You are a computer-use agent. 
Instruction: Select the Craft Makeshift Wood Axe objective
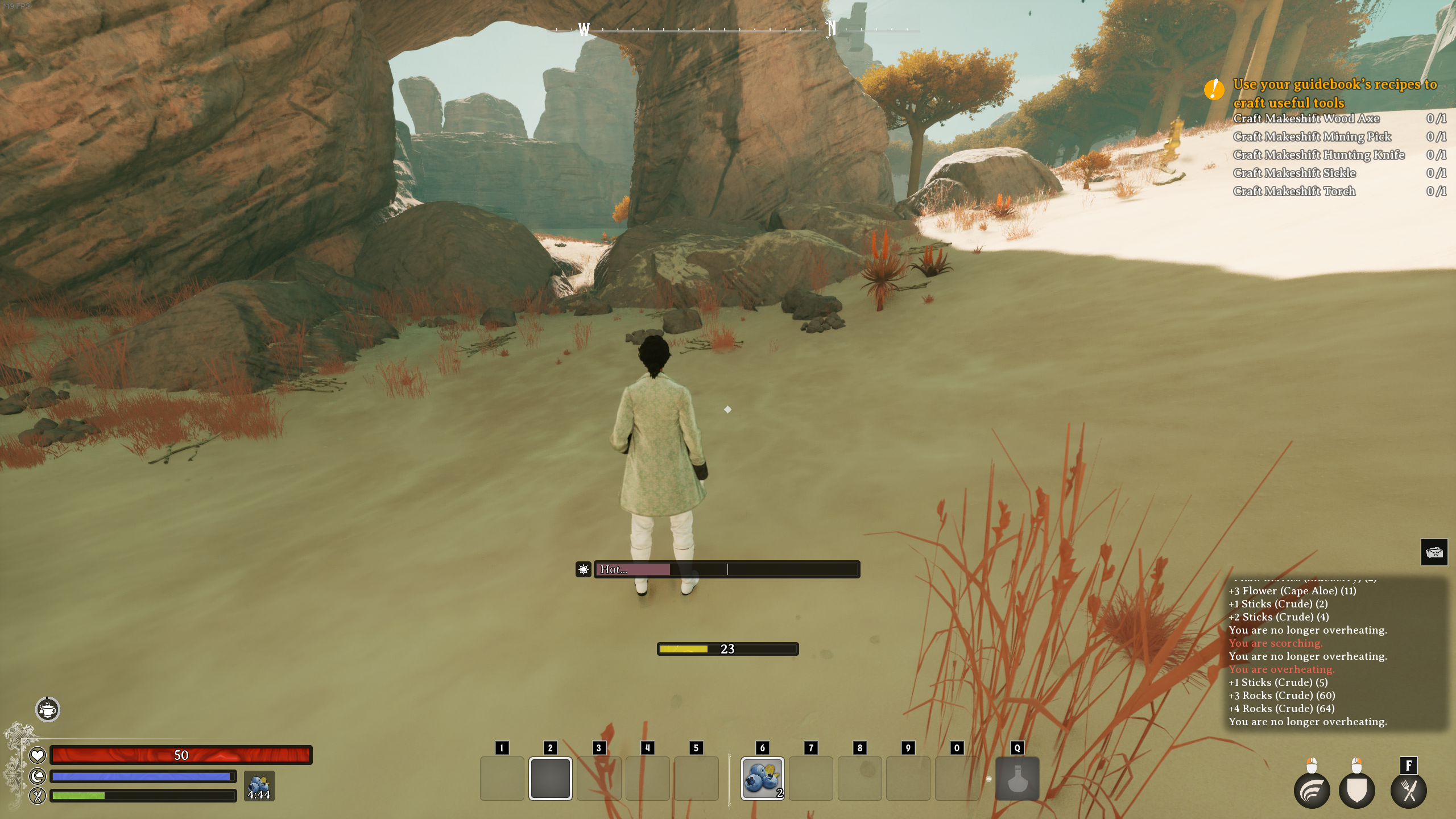[x=1306, y=118]
